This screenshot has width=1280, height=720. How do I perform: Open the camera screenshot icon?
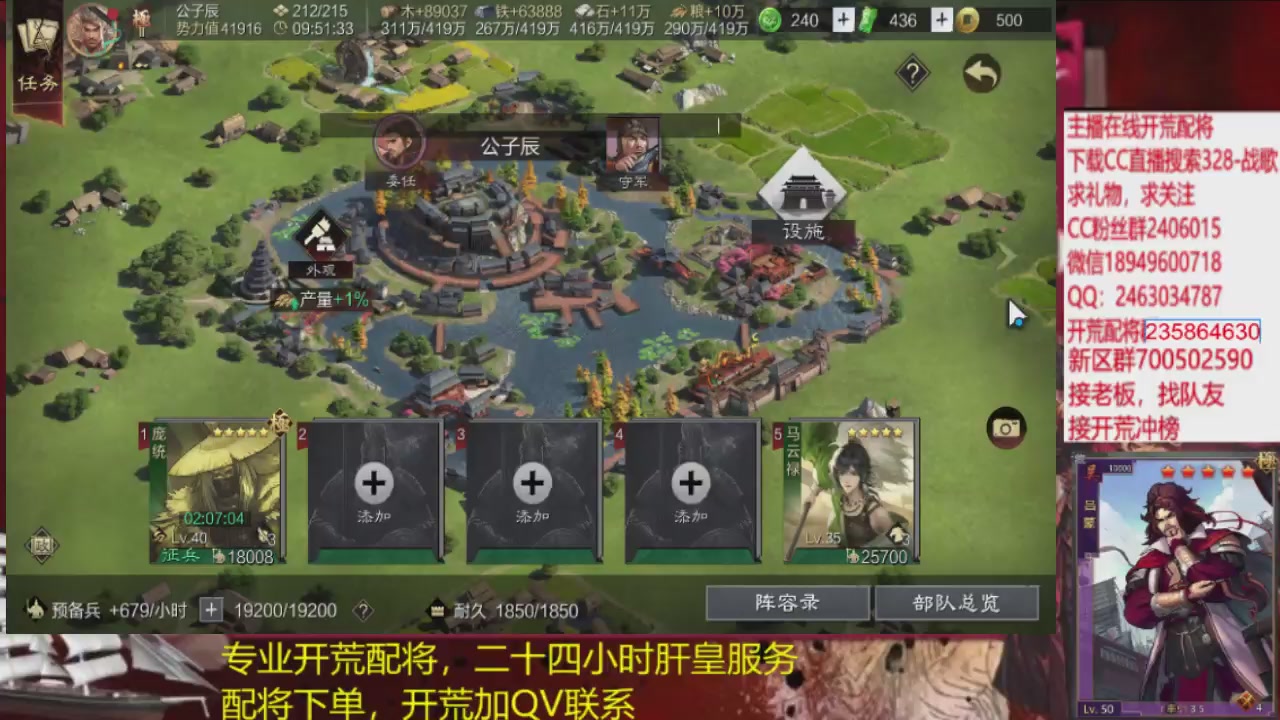(1006, 428)
